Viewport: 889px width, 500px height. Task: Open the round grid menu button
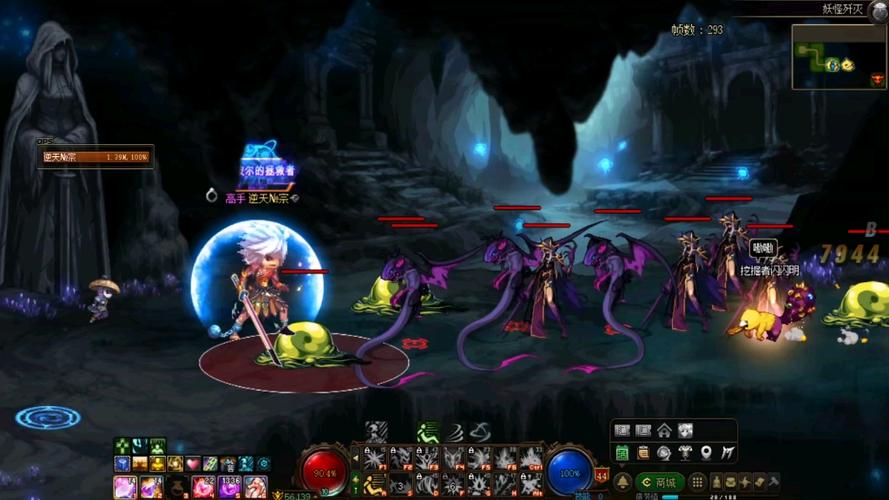(697, 483)
